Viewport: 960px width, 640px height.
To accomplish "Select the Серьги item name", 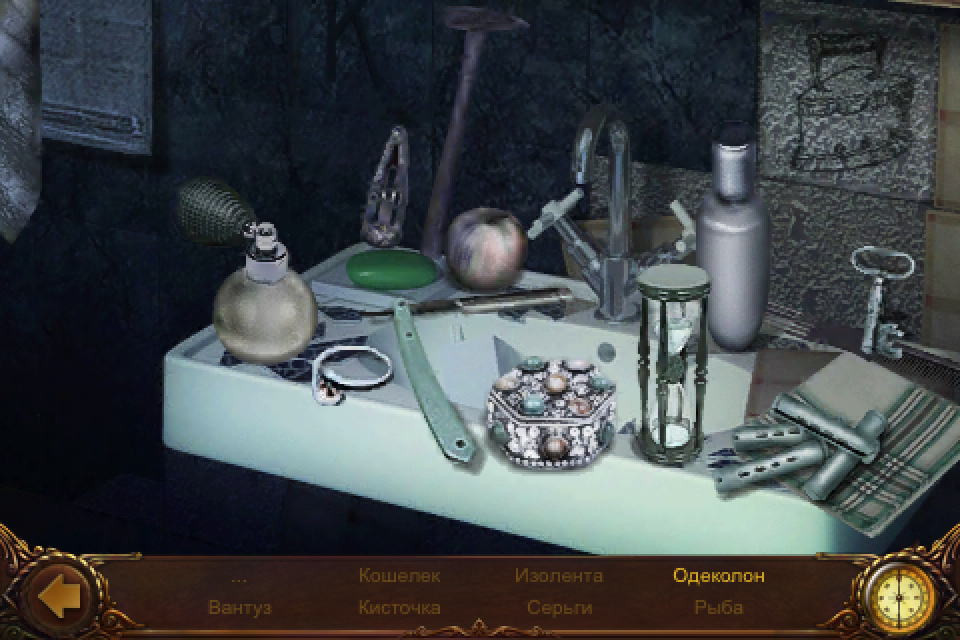I will tap(559, 607).
